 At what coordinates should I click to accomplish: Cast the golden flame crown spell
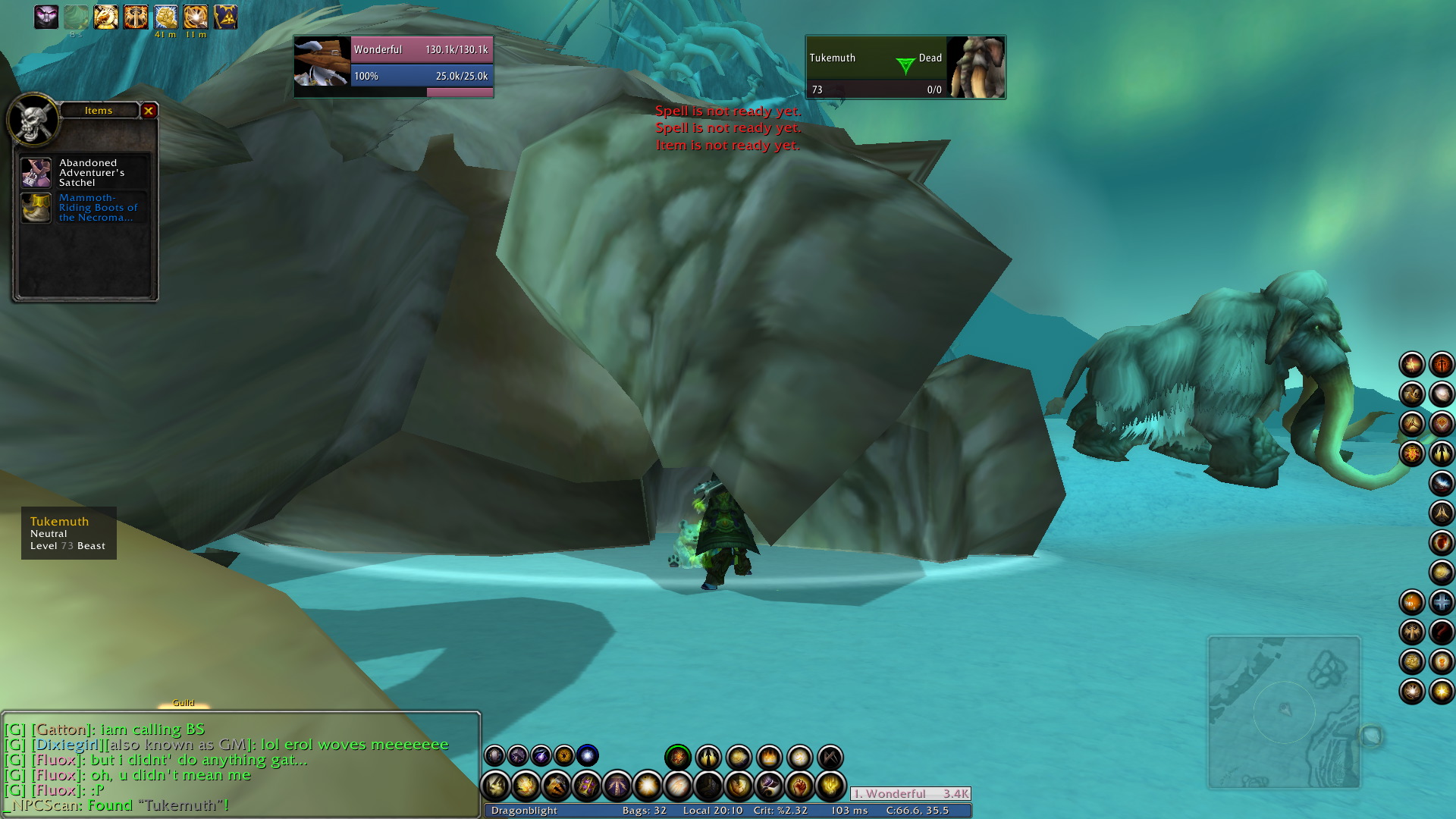click(769, 757)
